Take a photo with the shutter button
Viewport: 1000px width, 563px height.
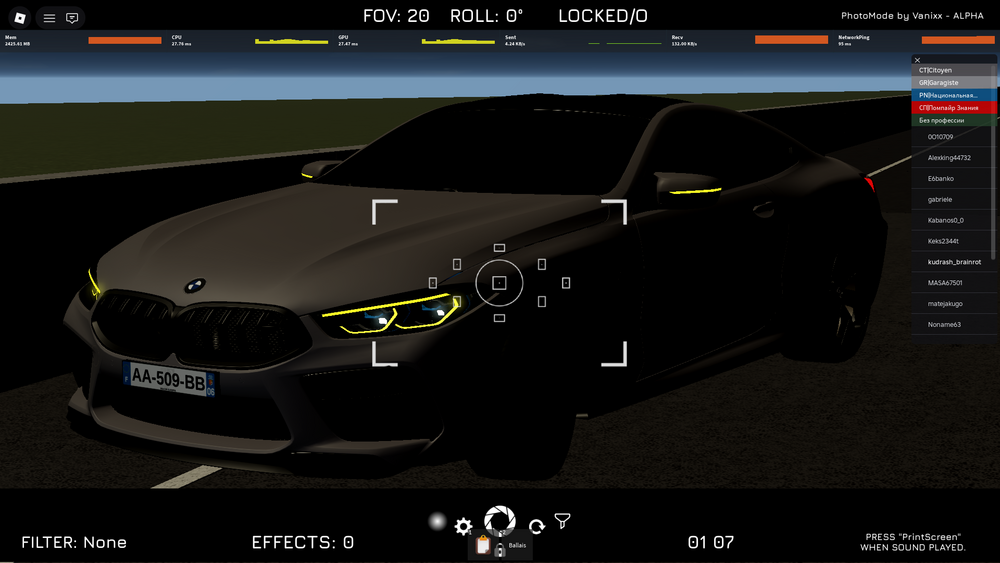point(499,520)
